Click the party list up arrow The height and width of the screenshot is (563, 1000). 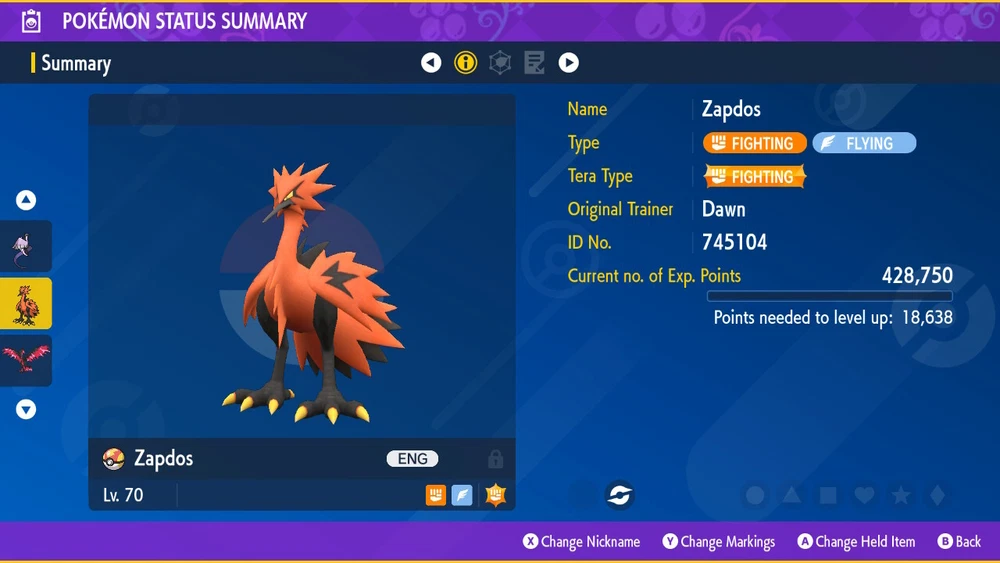pos(26,200)
